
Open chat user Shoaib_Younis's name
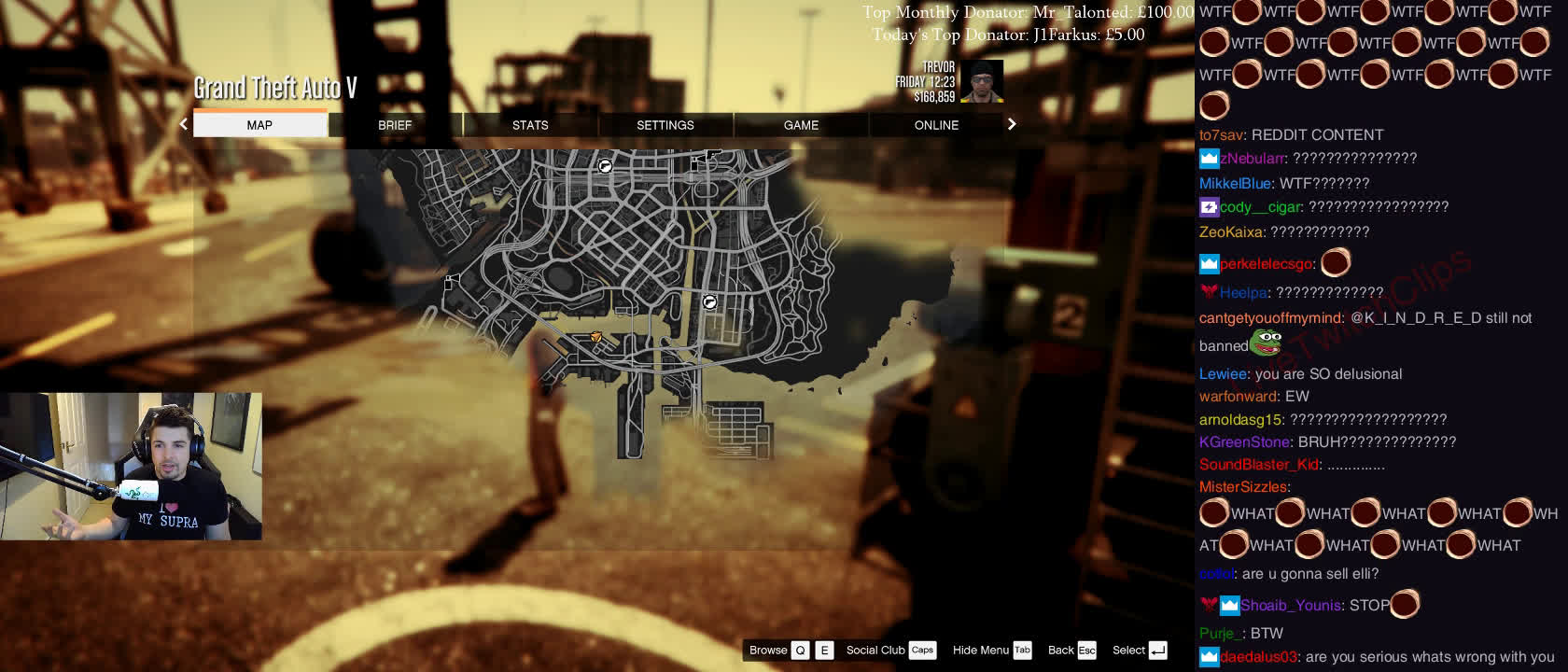[1290, 606]
